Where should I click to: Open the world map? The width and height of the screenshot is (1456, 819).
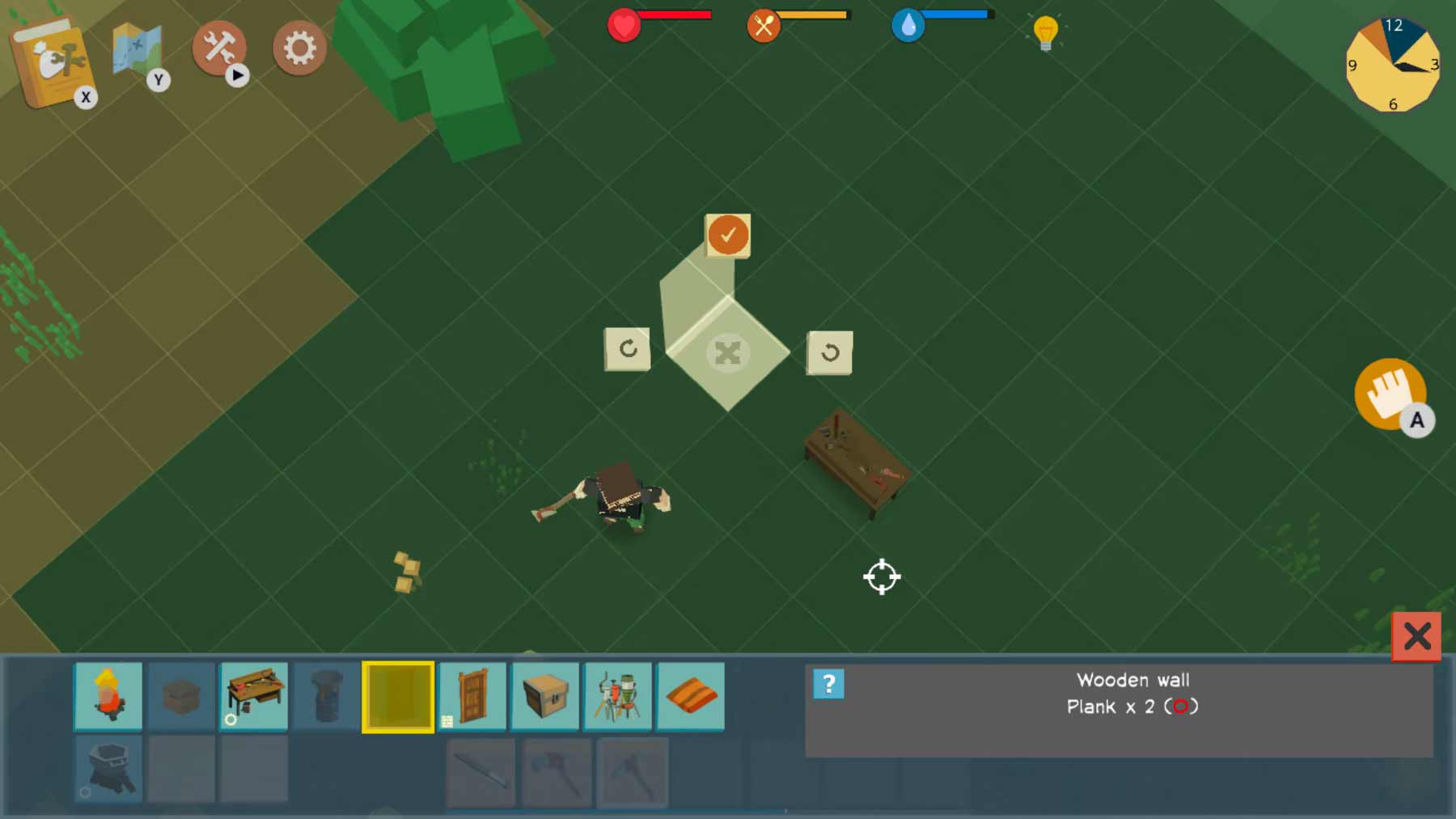click(138, 53)
